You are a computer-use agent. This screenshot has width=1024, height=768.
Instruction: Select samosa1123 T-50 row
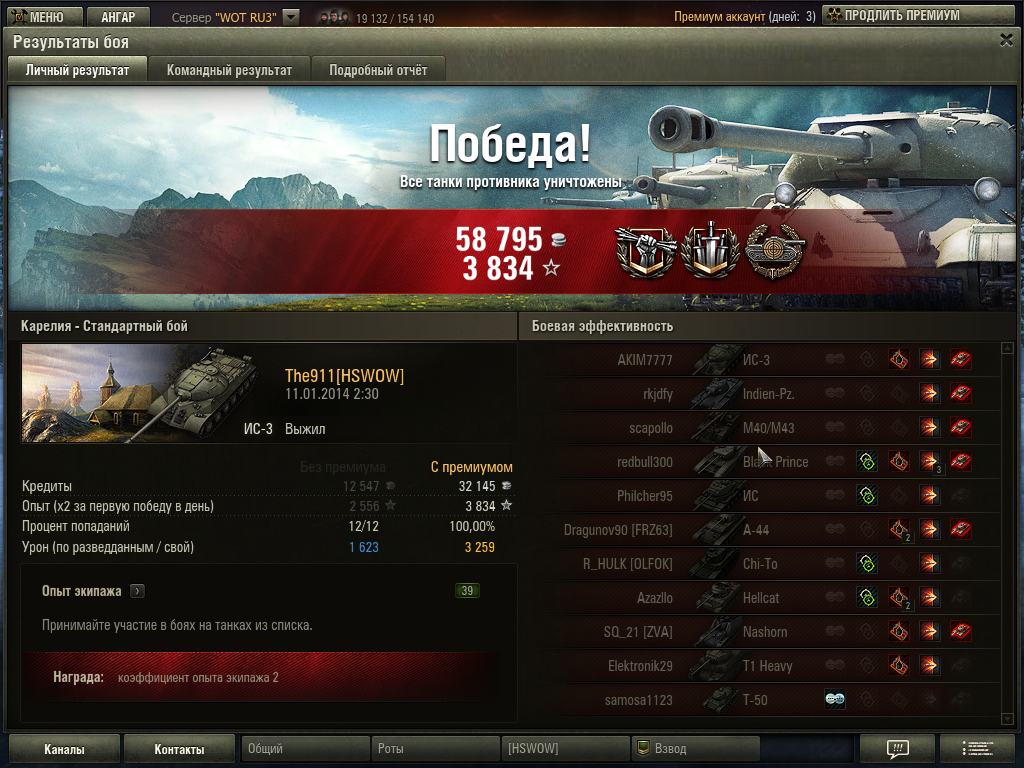tap(760, 700)
